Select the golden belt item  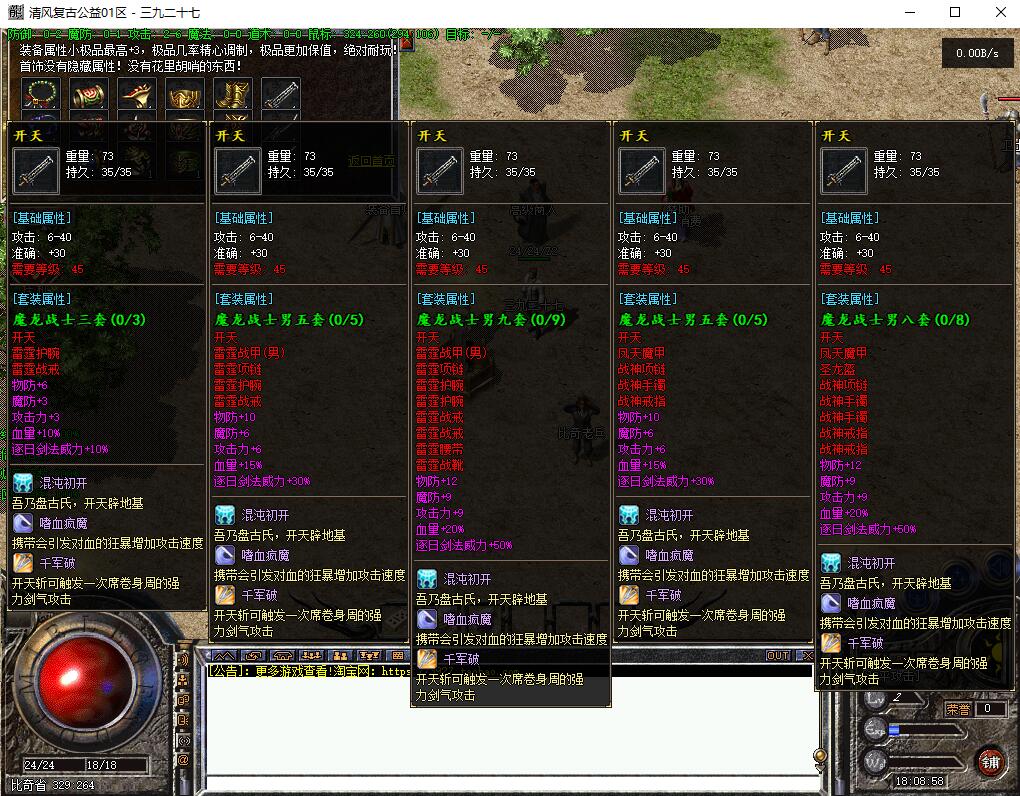coord(185,95)
